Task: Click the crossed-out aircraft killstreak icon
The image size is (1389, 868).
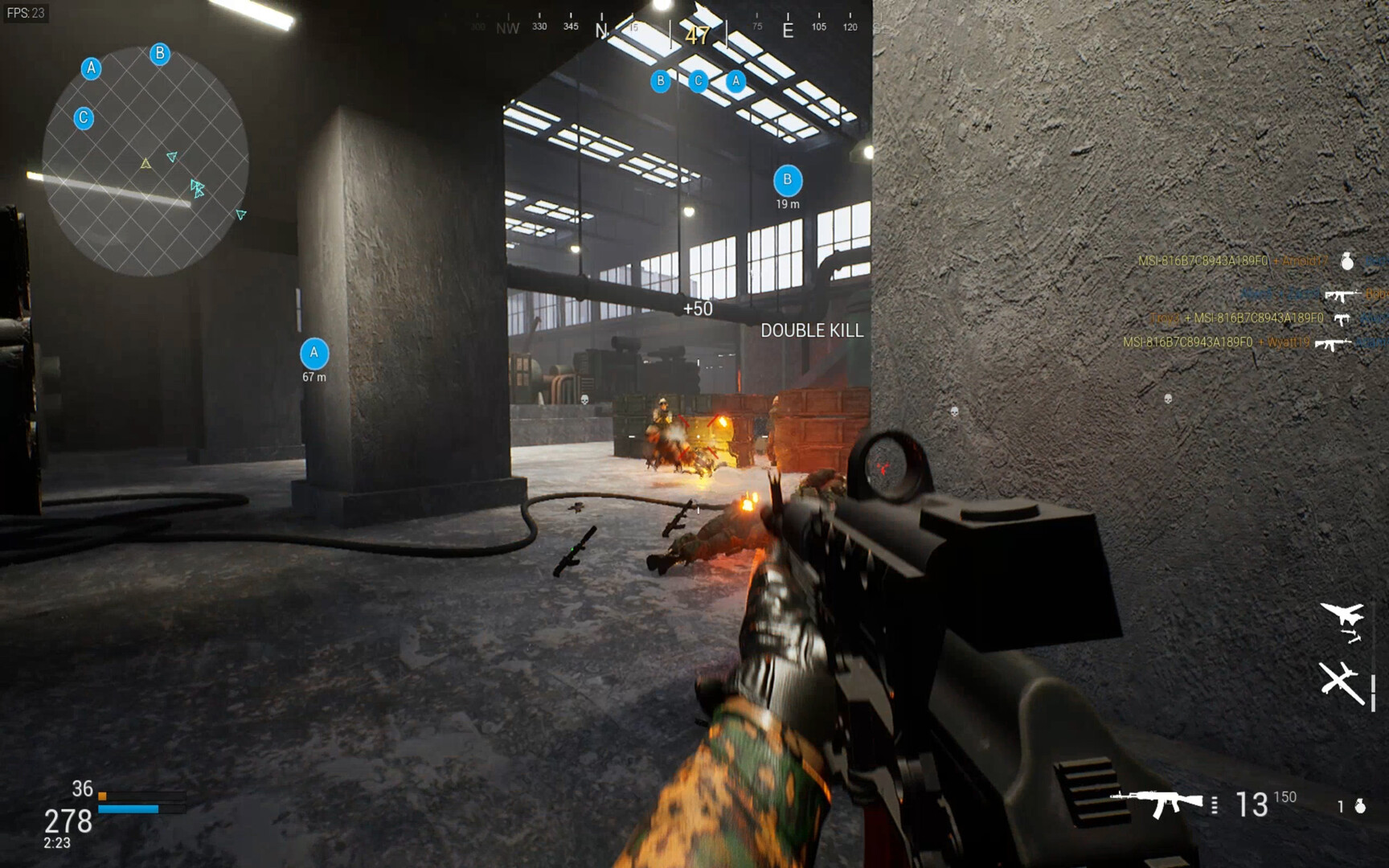Action: 1341,682
